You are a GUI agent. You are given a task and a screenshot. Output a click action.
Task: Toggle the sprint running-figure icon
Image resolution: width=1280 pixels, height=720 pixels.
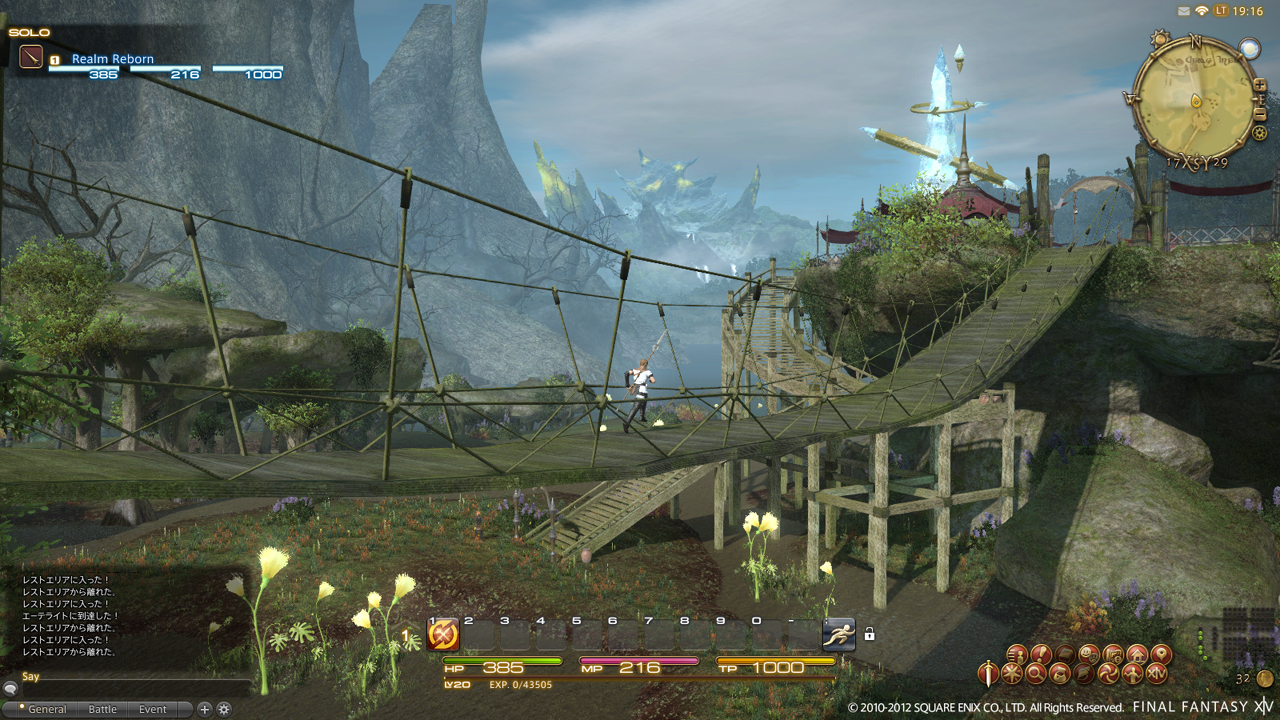[x=839, y=633]
